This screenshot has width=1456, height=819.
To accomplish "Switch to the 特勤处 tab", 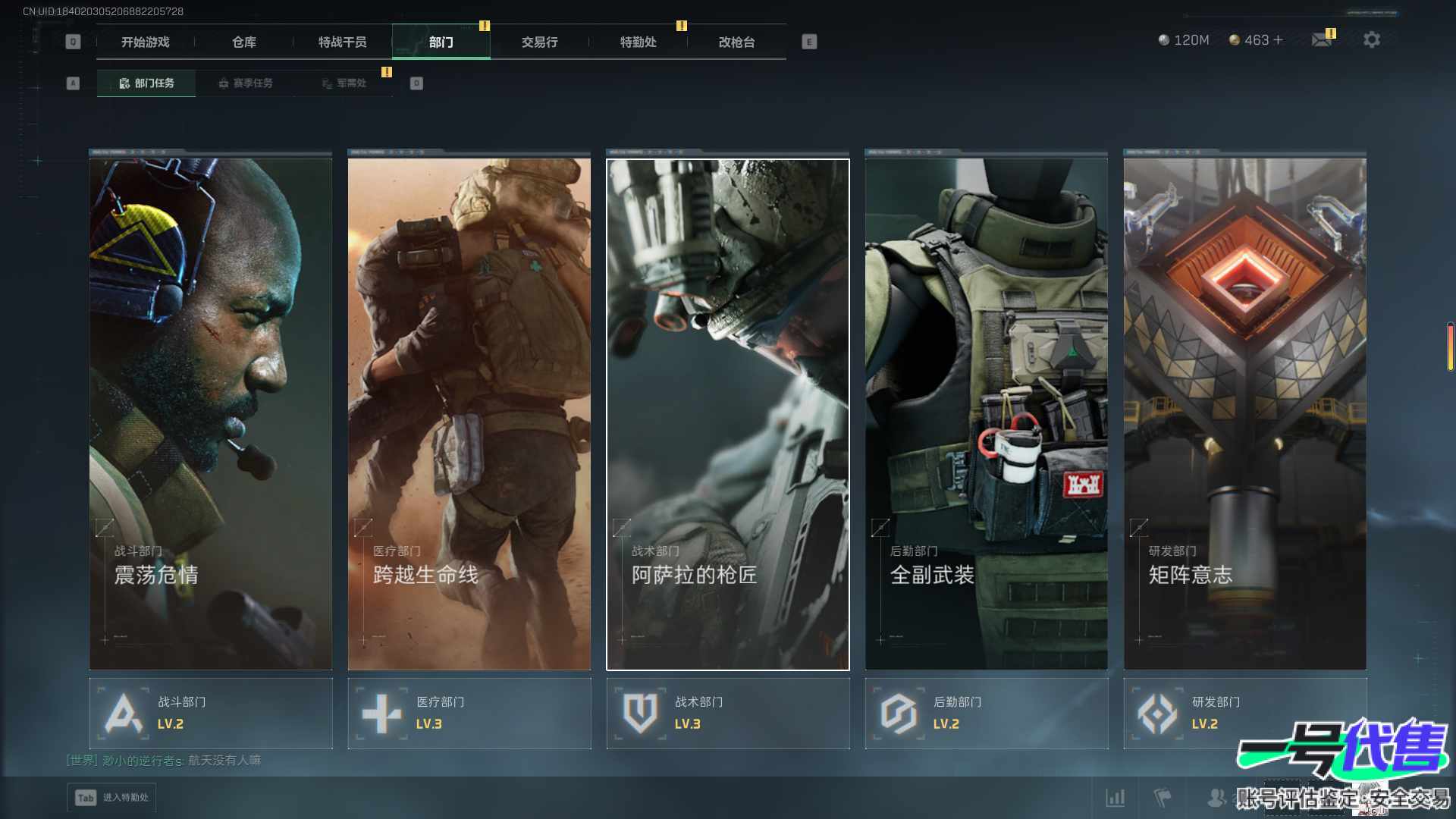I will [638, 42].
